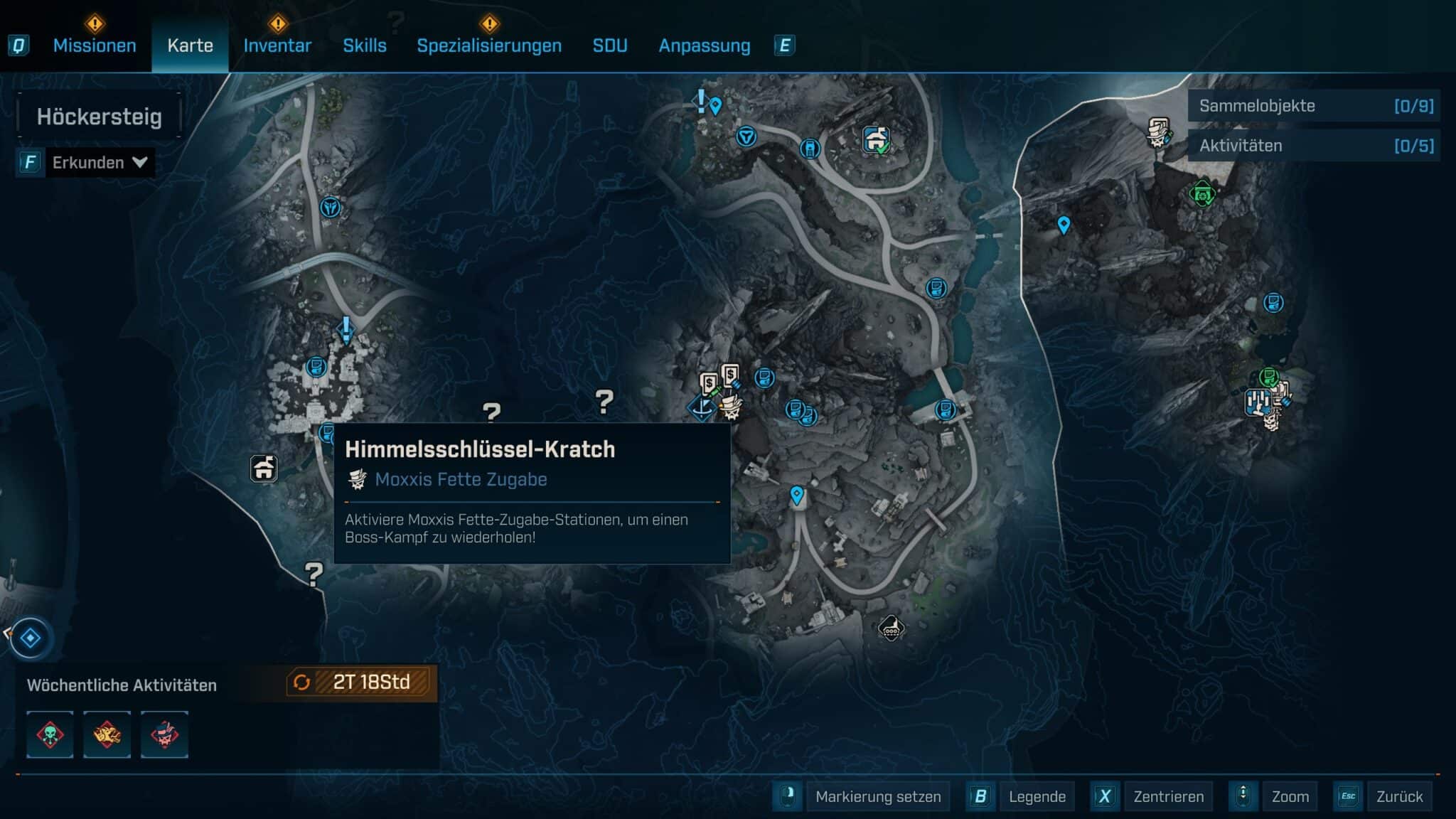Select the question mark marker above the tooltip
The width and height of the screenshot is (1456, 819).
[491, 412]
